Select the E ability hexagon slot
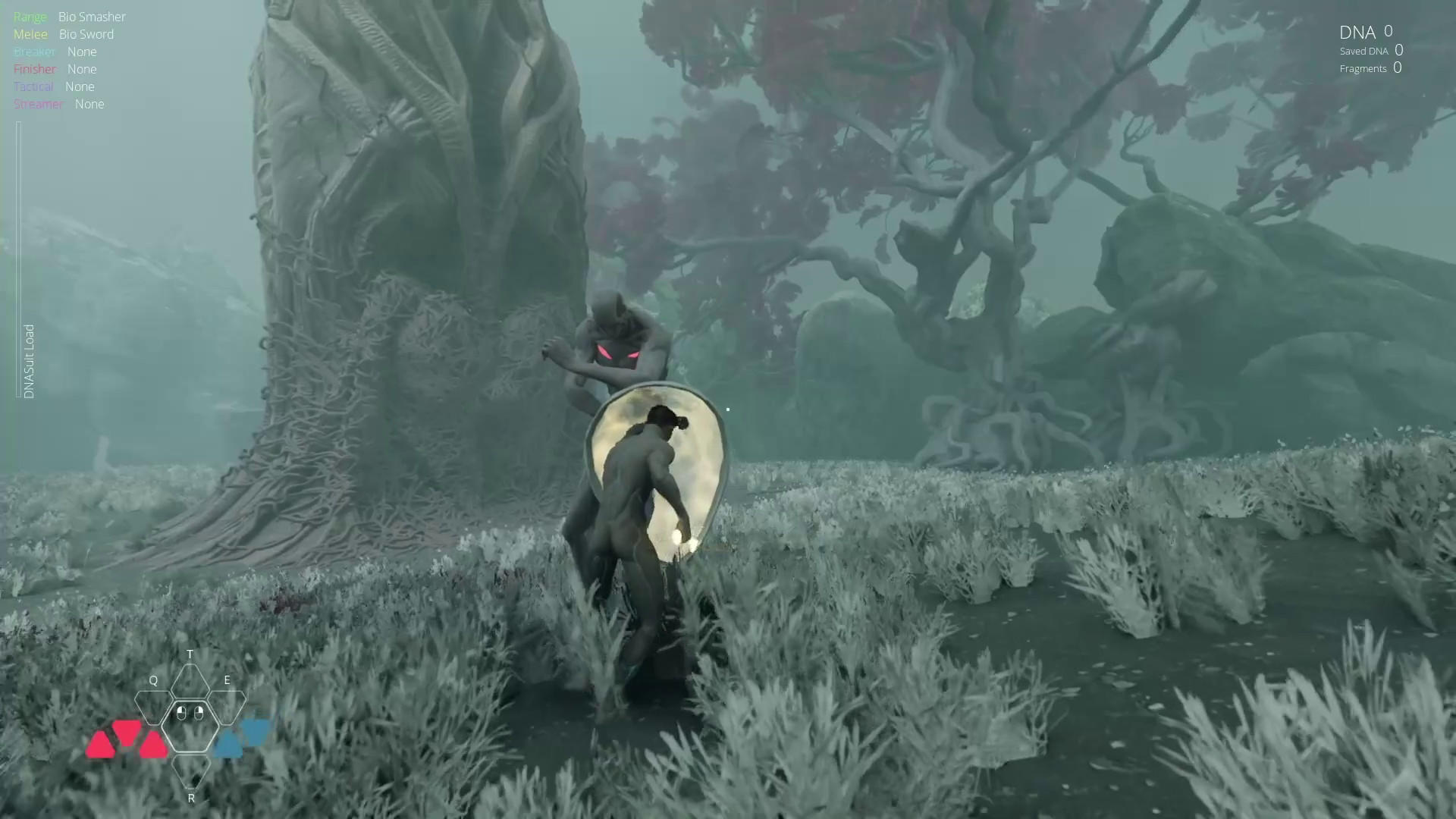Image resolution: width=1456 pixels, height=819 pixels. (x=227, y=708)
